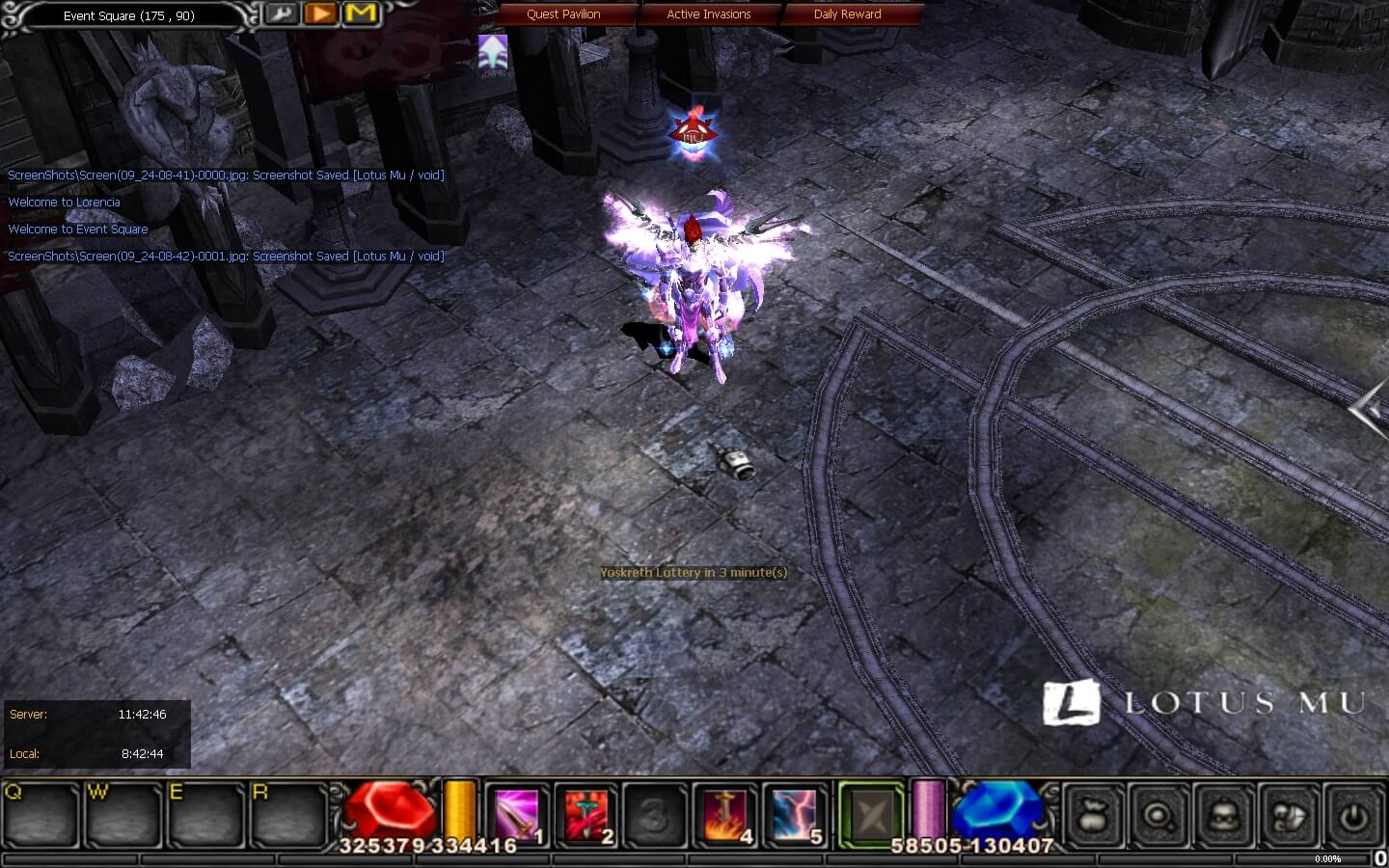Show the Active Invasions list
The width and height of the screenshot is (1389, 868).
pos(708,14)
